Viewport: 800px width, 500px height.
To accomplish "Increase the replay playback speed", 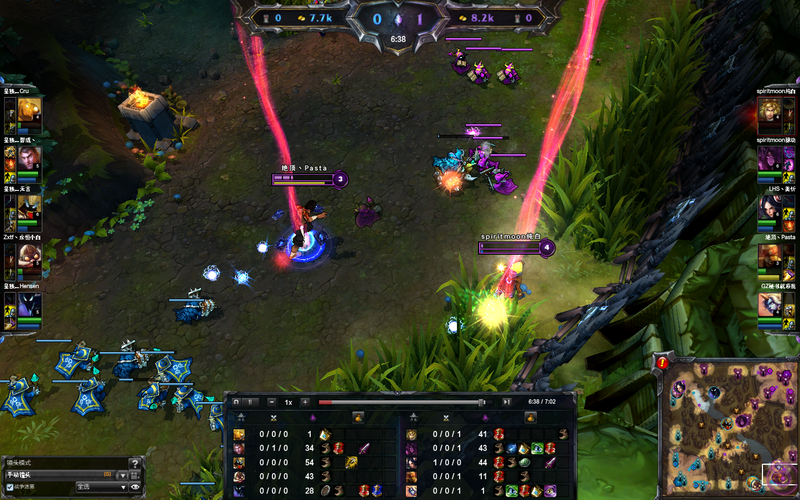I will 305,402.
